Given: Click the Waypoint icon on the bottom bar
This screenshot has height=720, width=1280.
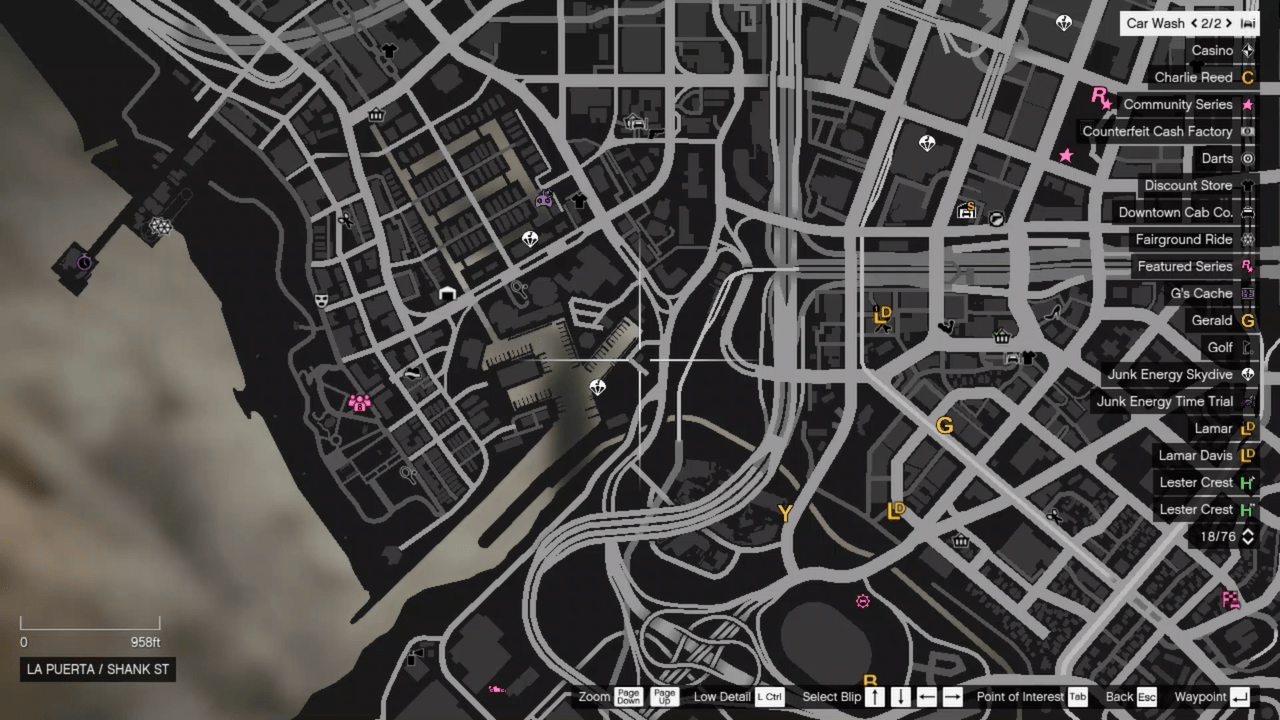Looking at the screenshot, I should [x=1239, y=696].
